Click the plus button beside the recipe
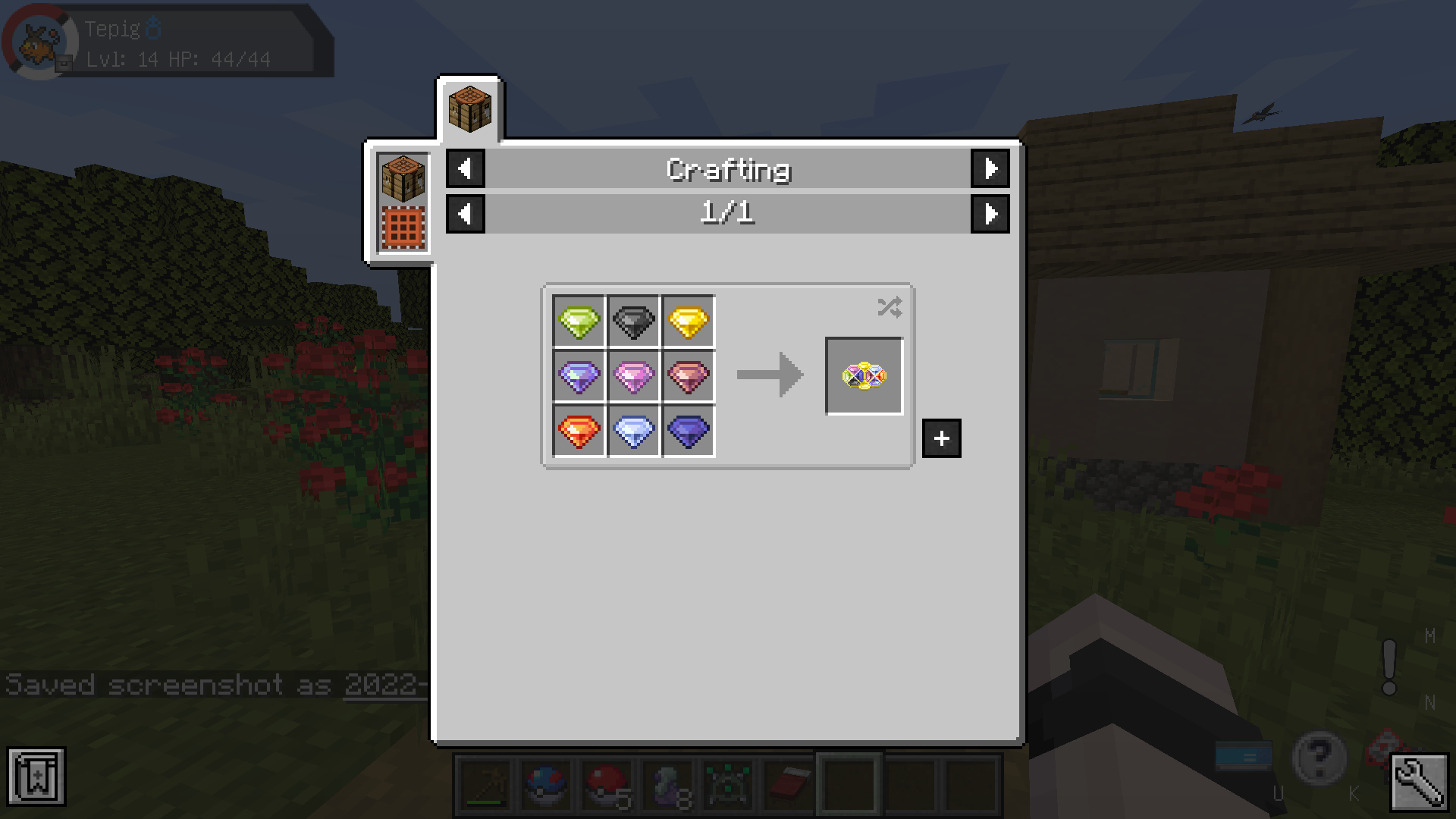Viewport: 1456px width, 819px height. [x=942, y=438]
